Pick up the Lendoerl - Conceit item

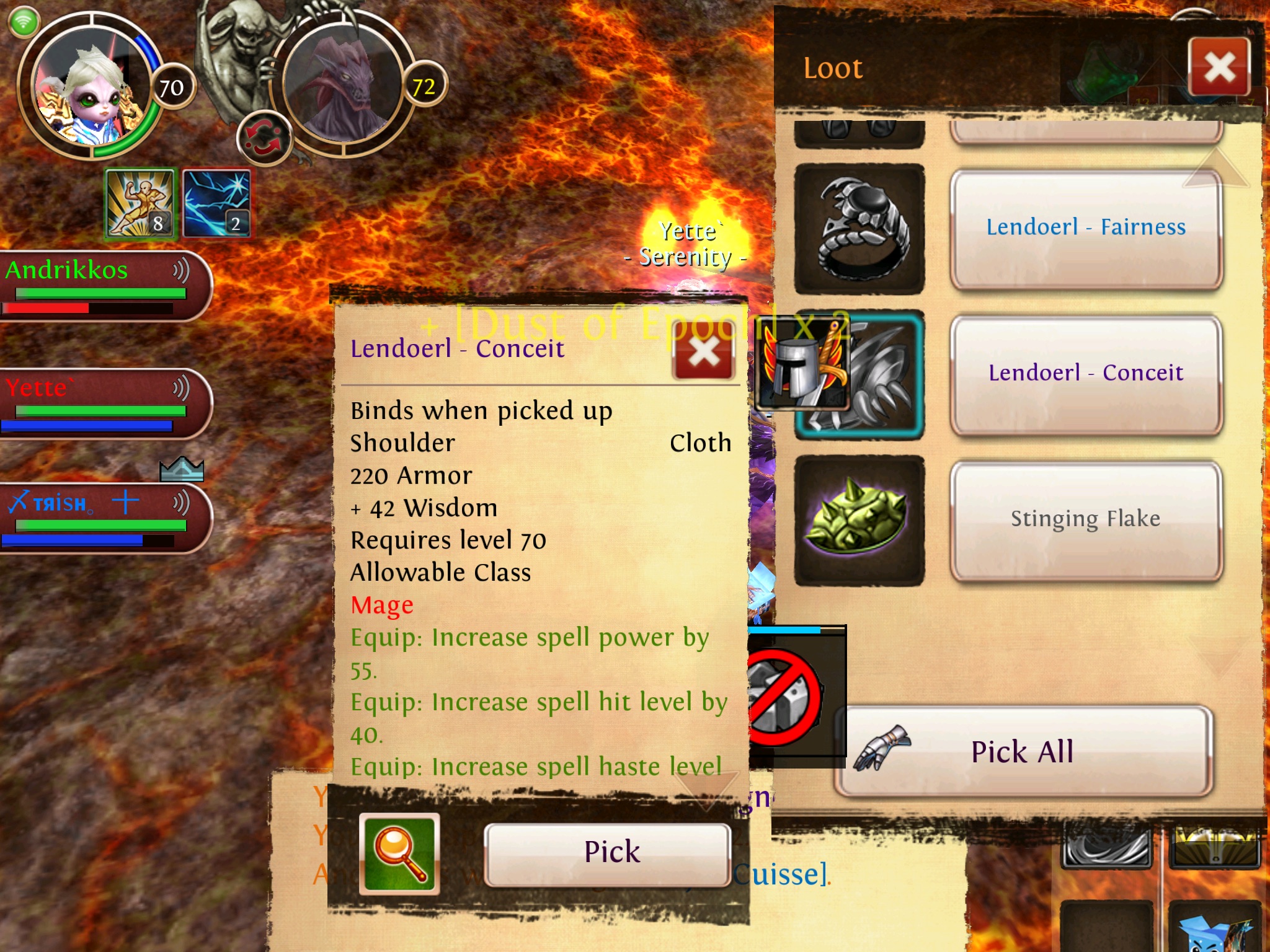[608, 852]
